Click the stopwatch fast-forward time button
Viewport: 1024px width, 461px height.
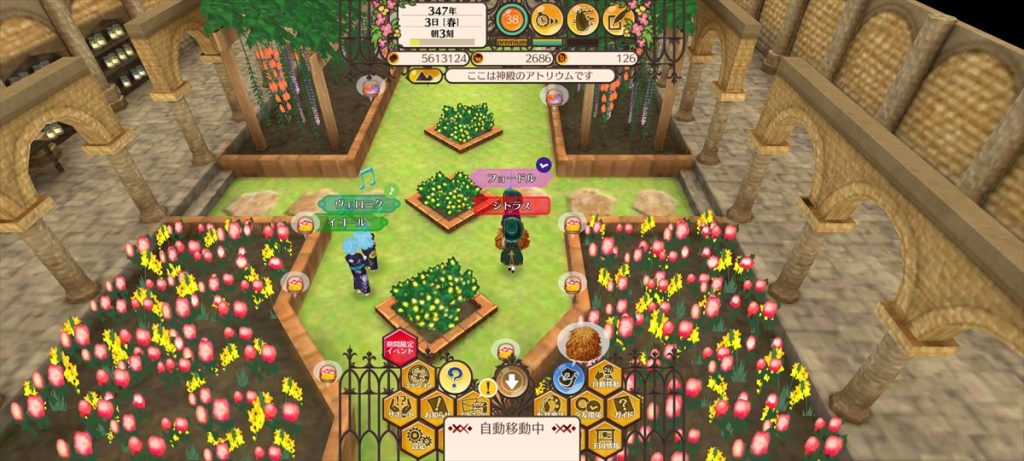546,18
